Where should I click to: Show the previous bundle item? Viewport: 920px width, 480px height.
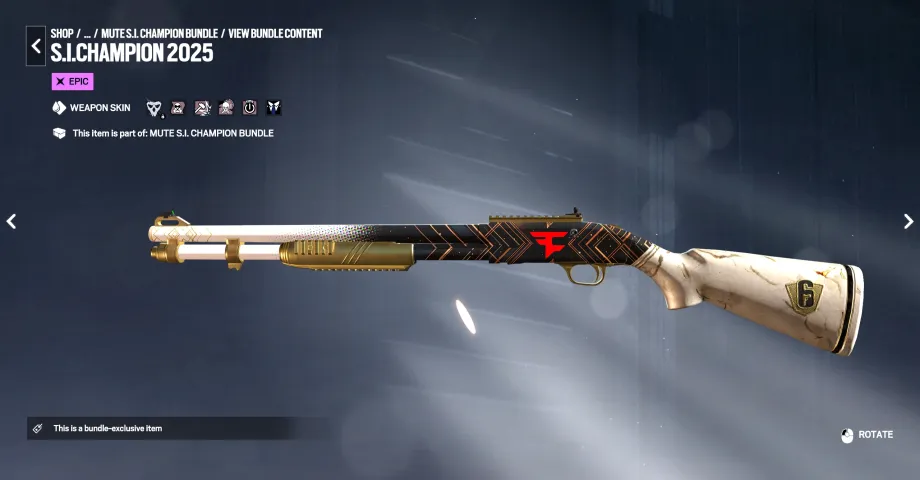[x=11, y=221]
